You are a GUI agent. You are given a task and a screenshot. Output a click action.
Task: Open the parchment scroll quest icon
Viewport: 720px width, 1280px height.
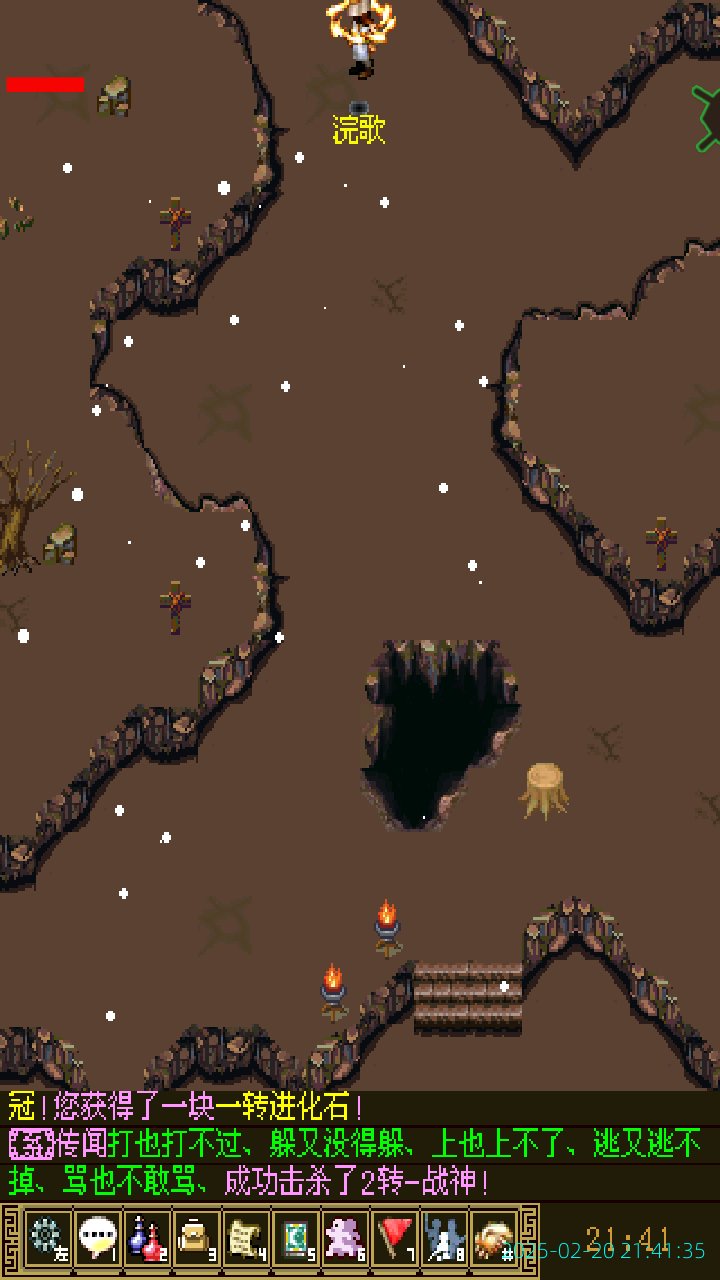(x=246, y=1238)
